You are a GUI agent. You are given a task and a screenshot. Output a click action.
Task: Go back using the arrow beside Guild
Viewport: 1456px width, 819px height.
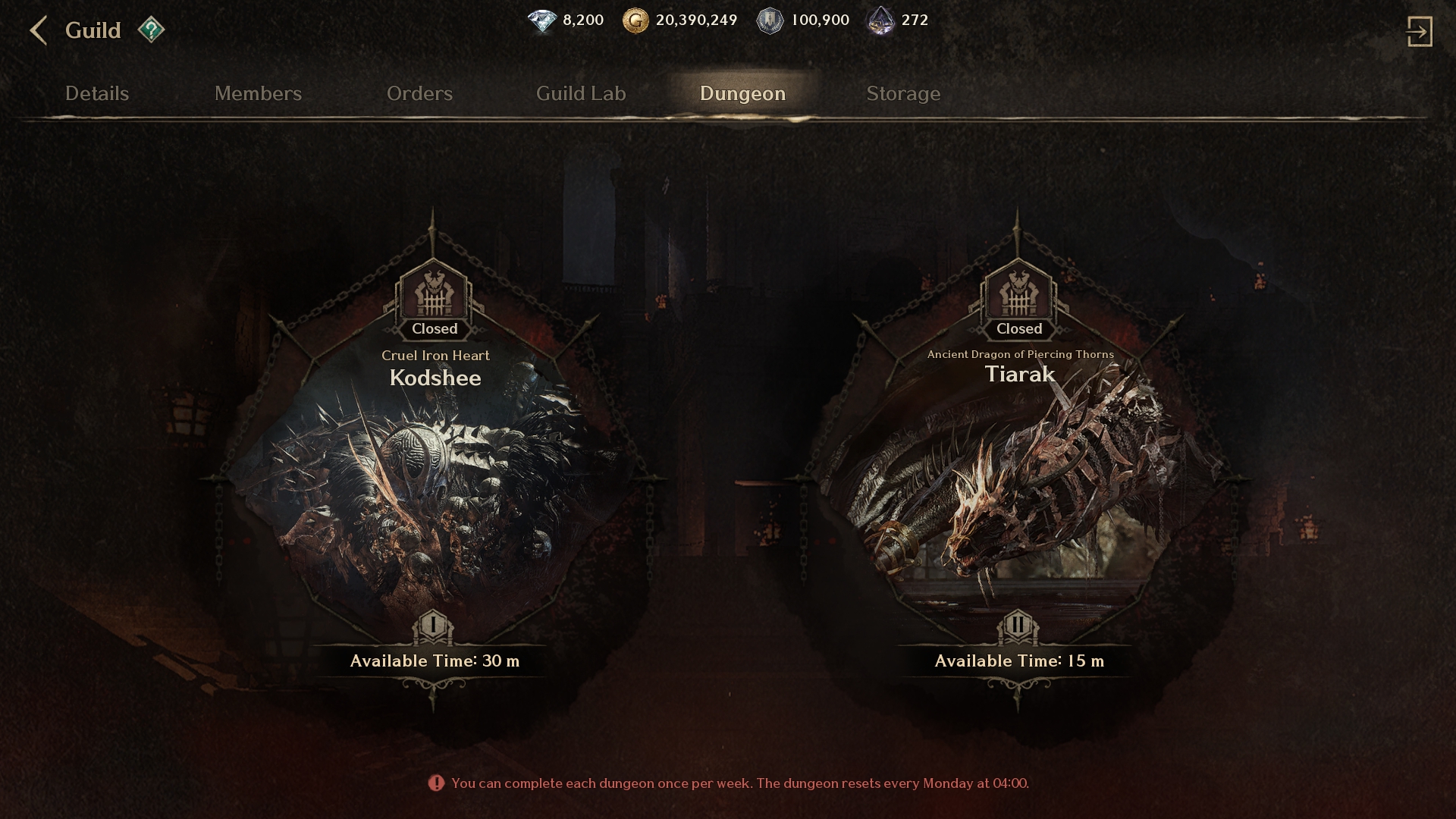[38, 31]
